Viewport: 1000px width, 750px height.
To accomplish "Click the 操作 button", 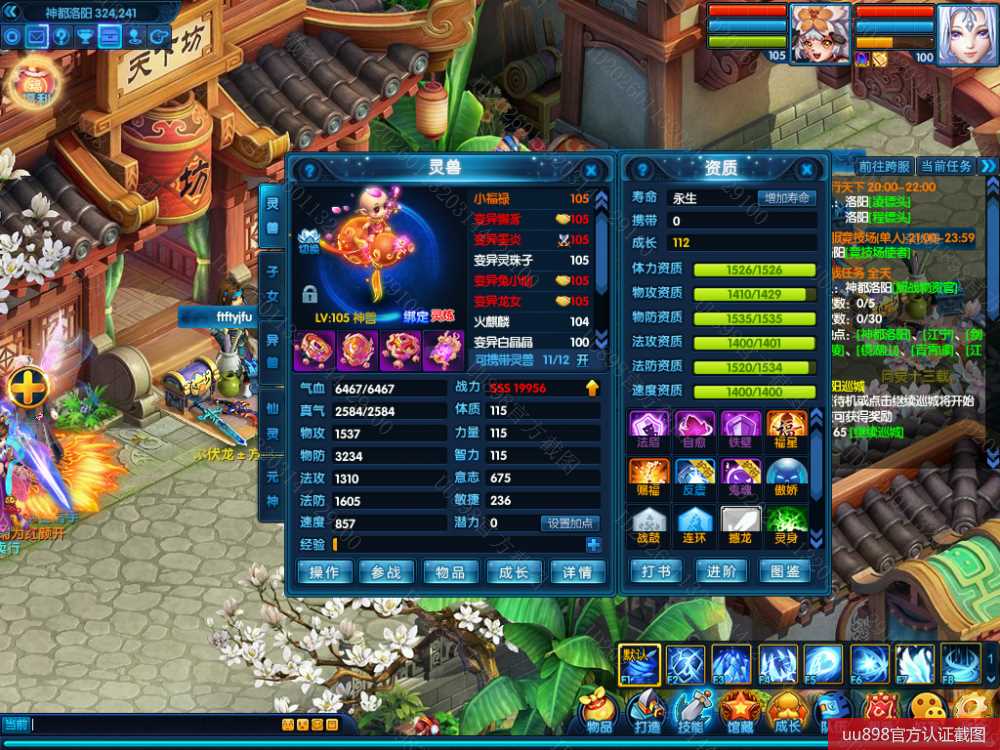I will (x=325, y=572).
